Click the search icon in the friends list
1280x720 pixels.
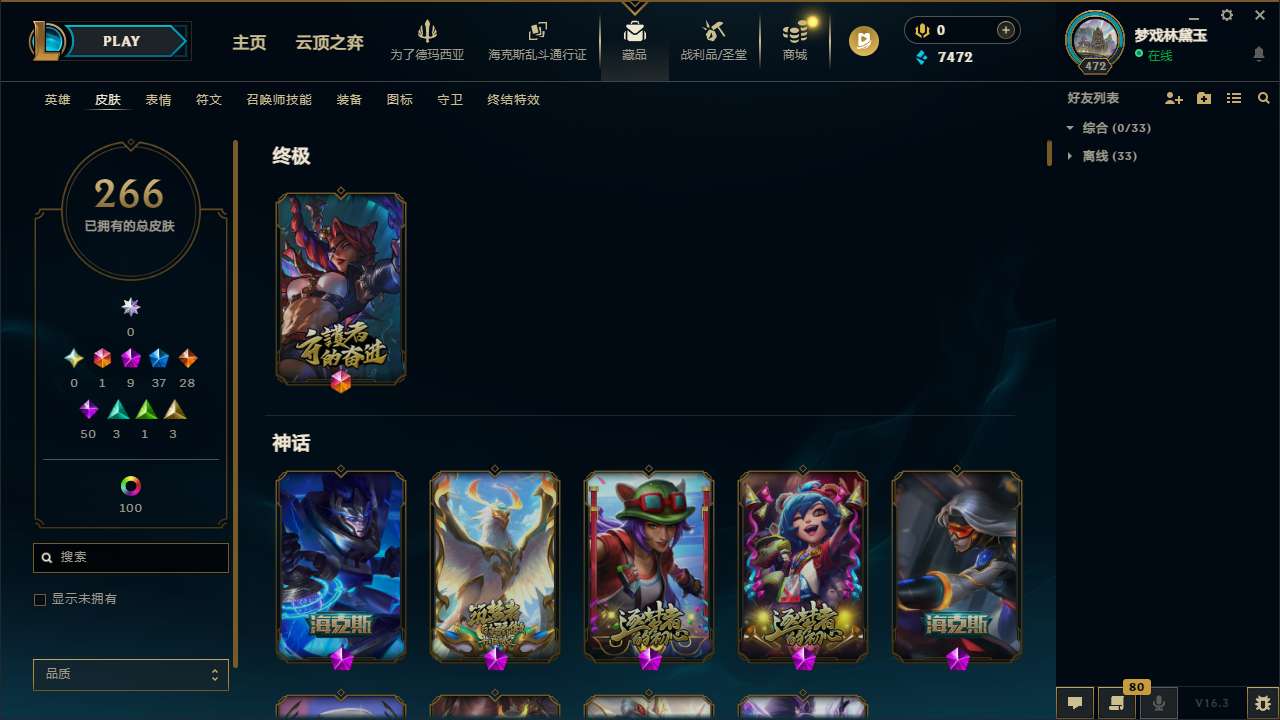(x=1264, y=98)
